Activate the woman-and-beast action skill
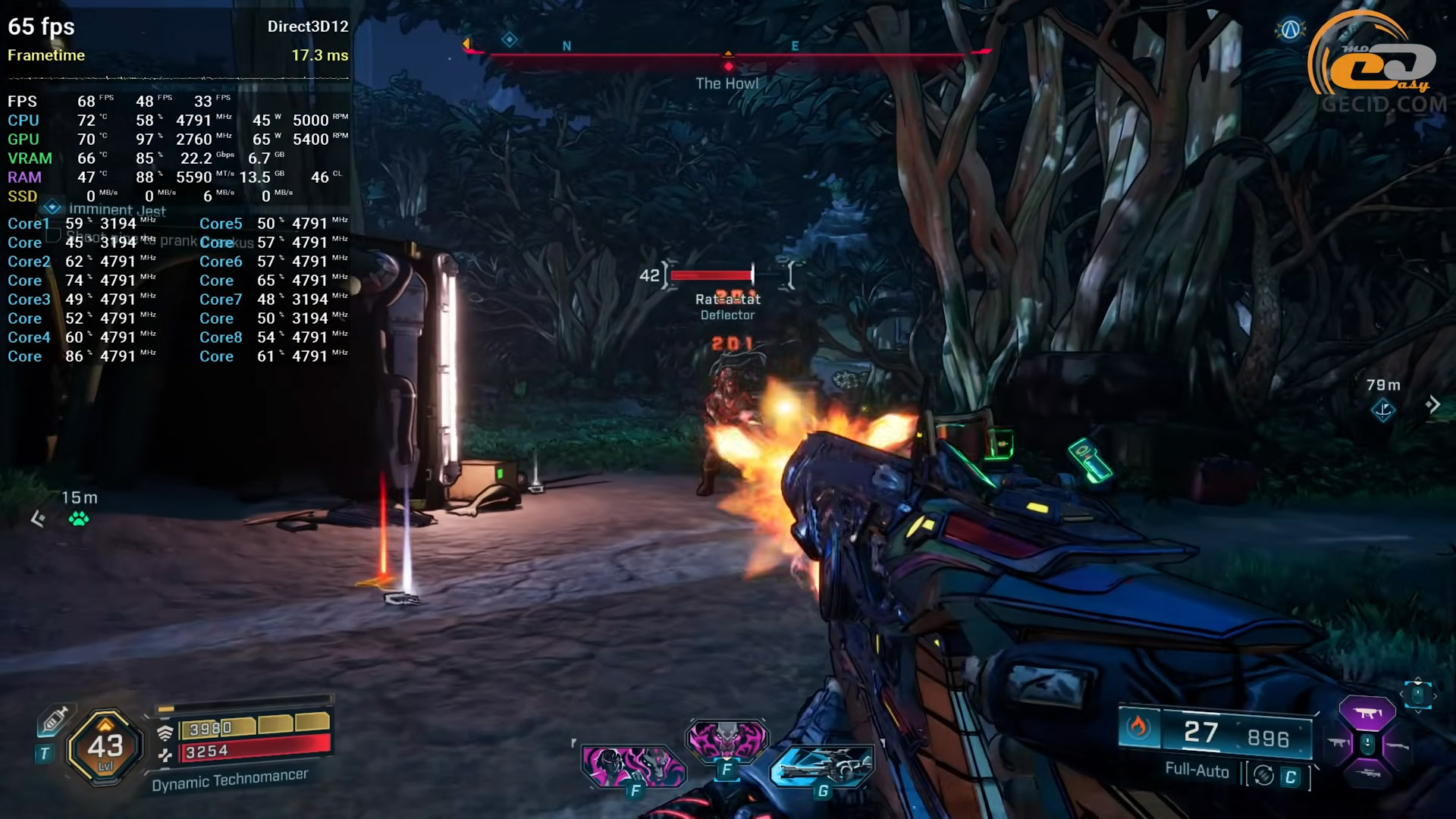Viewport: 1456px width, 819px height. pos(633,766)
